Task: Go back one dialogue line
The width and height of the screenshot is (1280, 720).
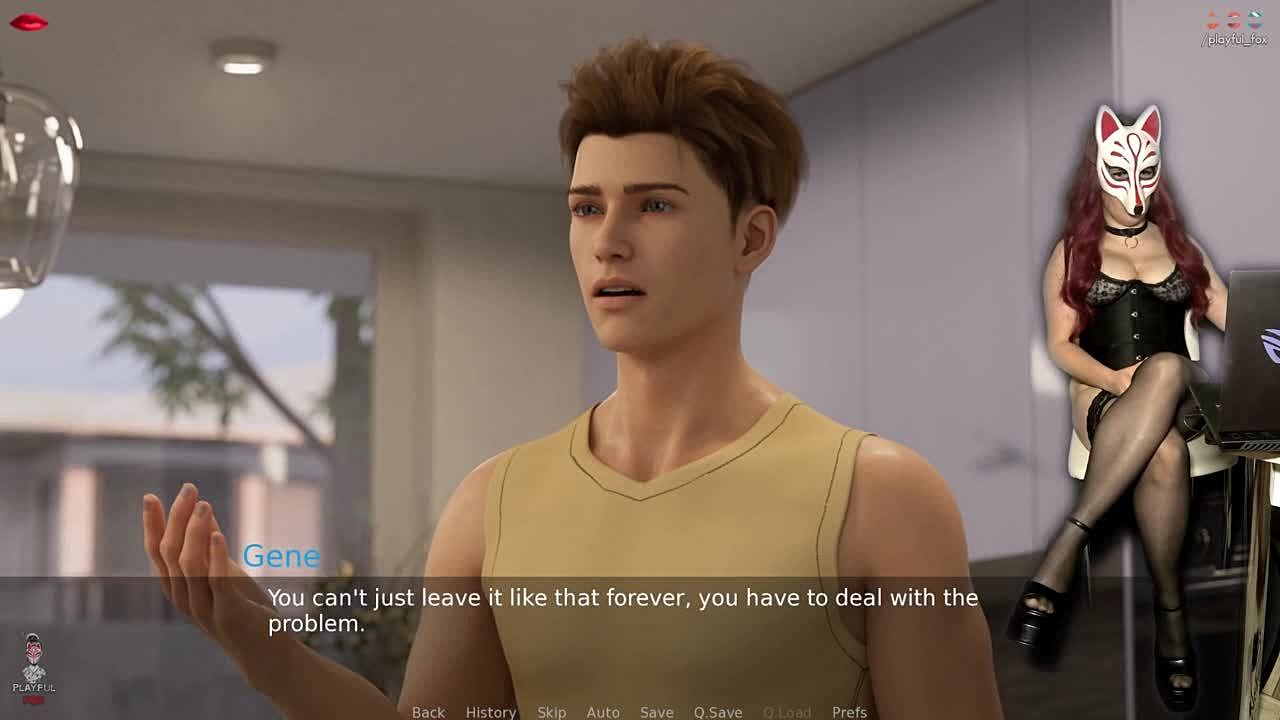Action: pos(428,712)
